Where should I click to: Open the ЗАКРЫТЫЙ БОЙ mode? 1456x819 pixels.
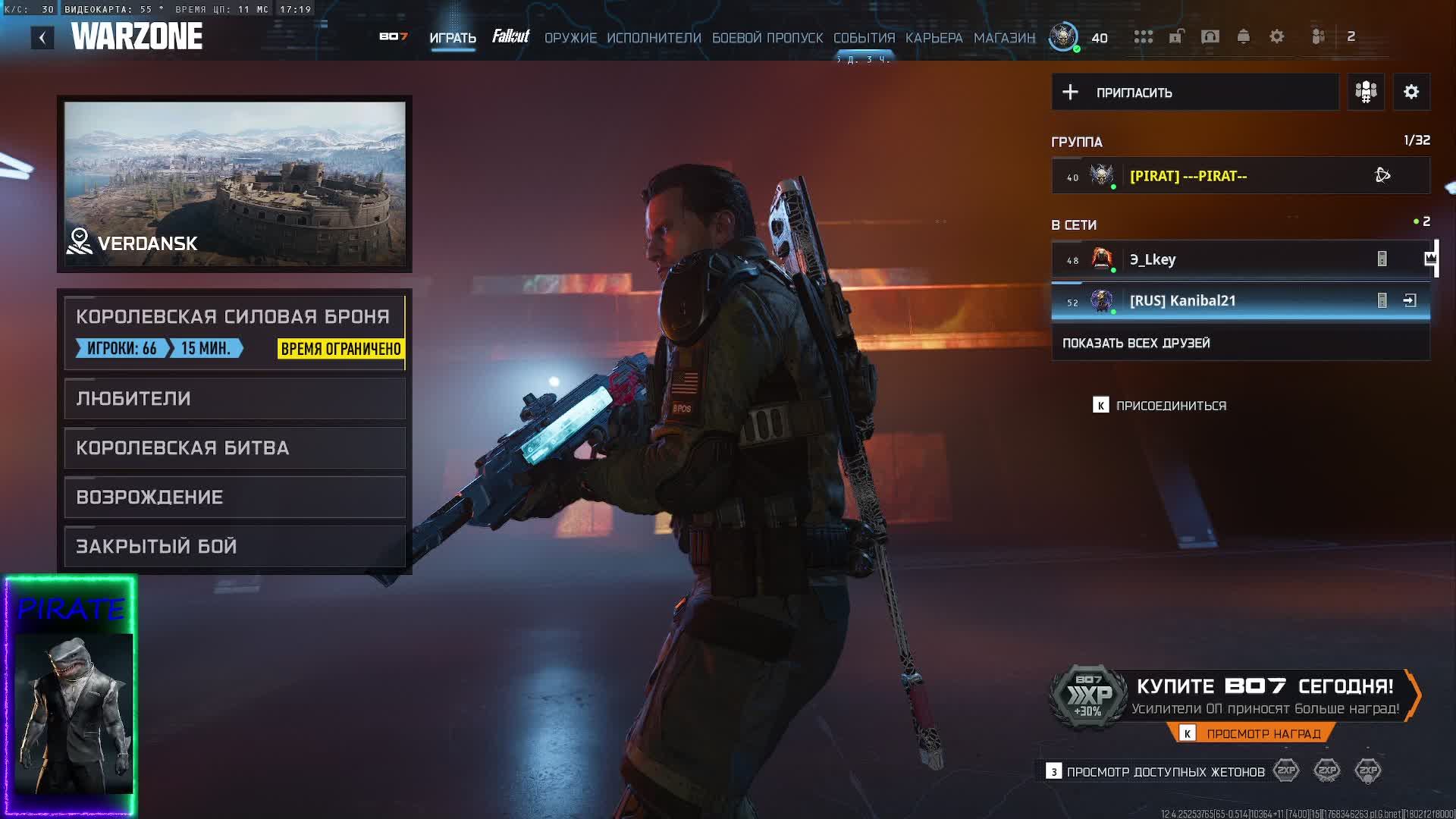234,546
